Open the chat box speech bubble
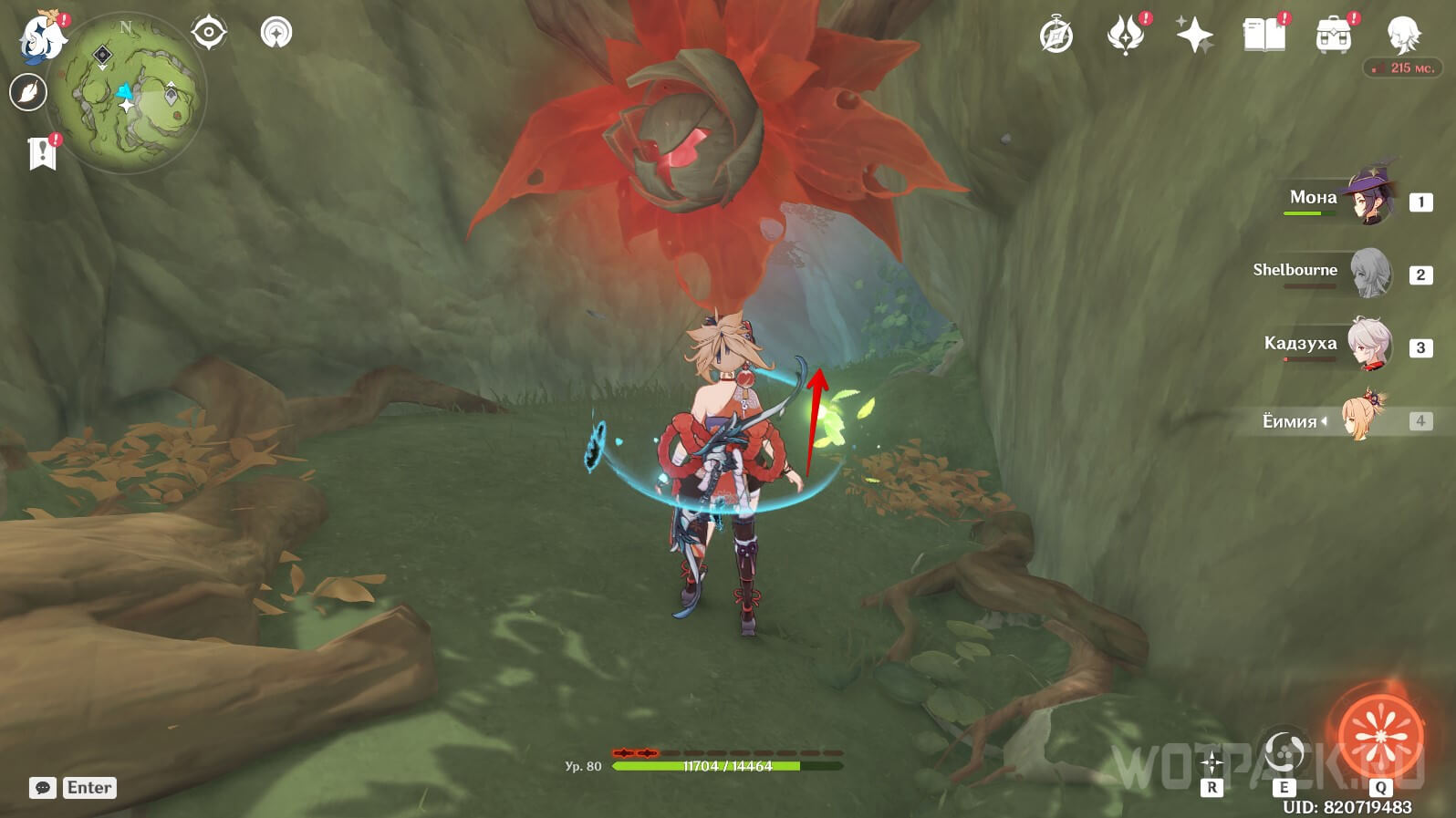1456x818 pixels. [43, 788]
